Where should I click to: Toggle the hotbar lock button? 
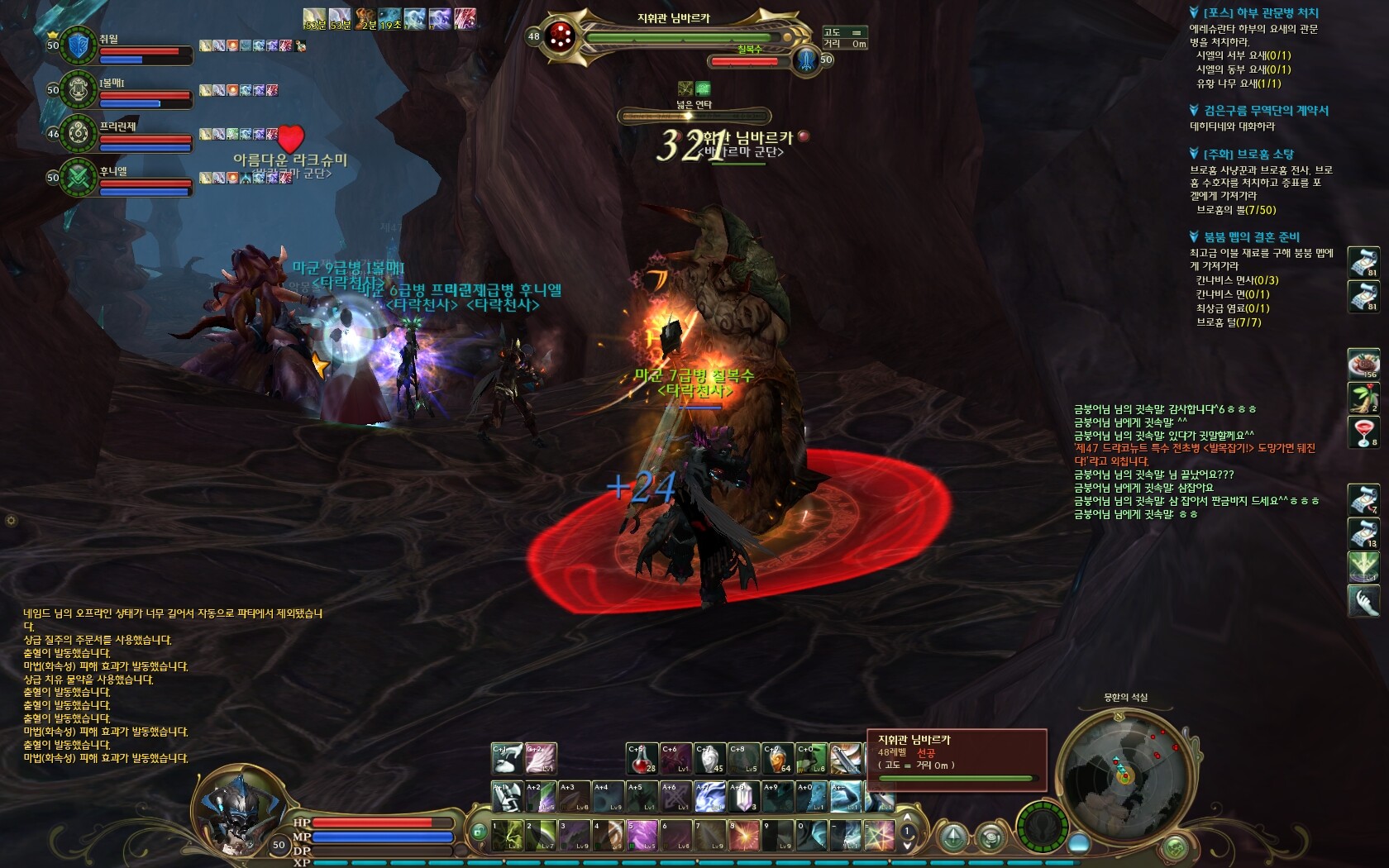(x=478, y=832)
